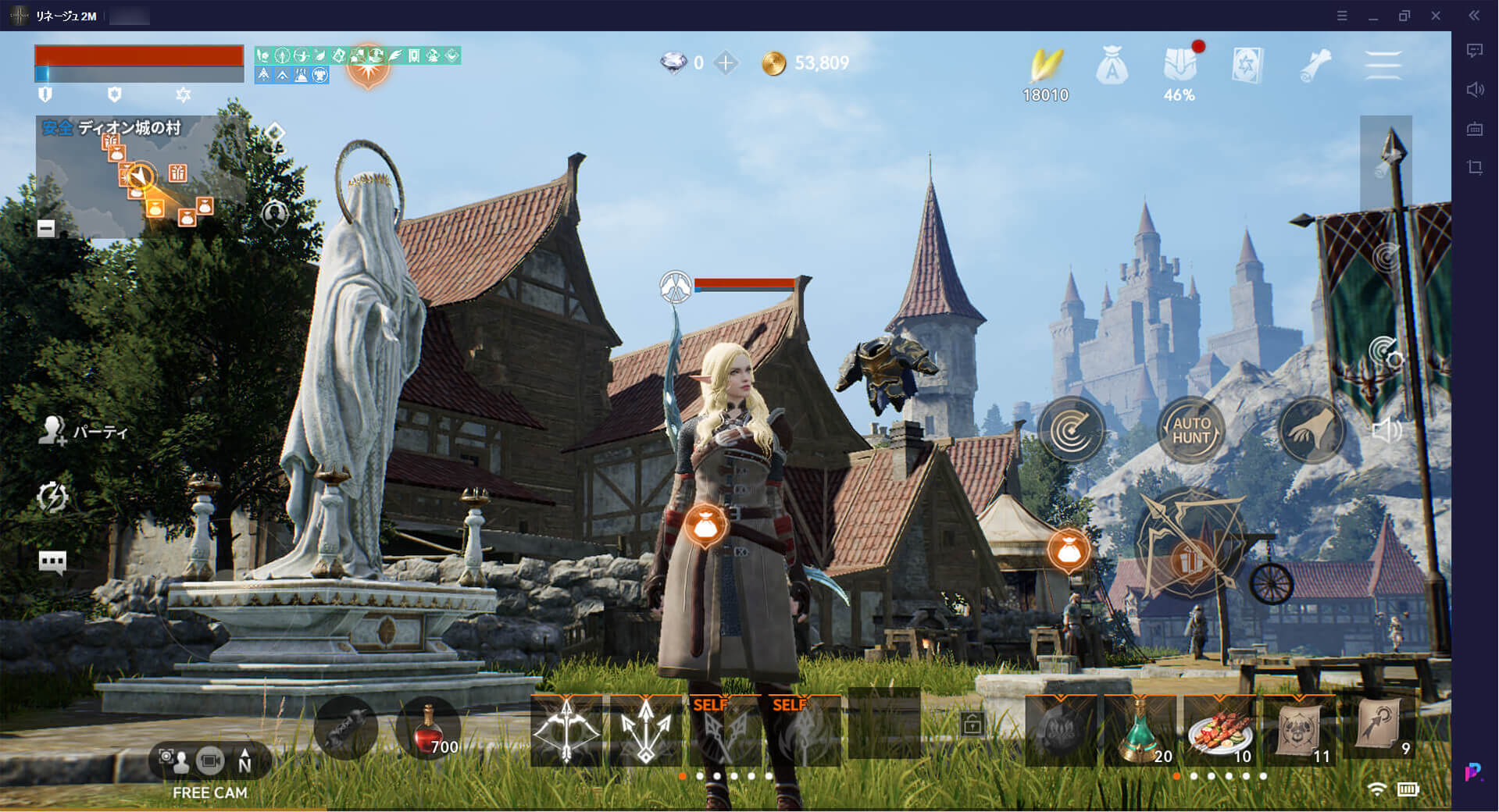Use the red health potion slot
This screenshot has width=1499, height=812.
point(428,729)
